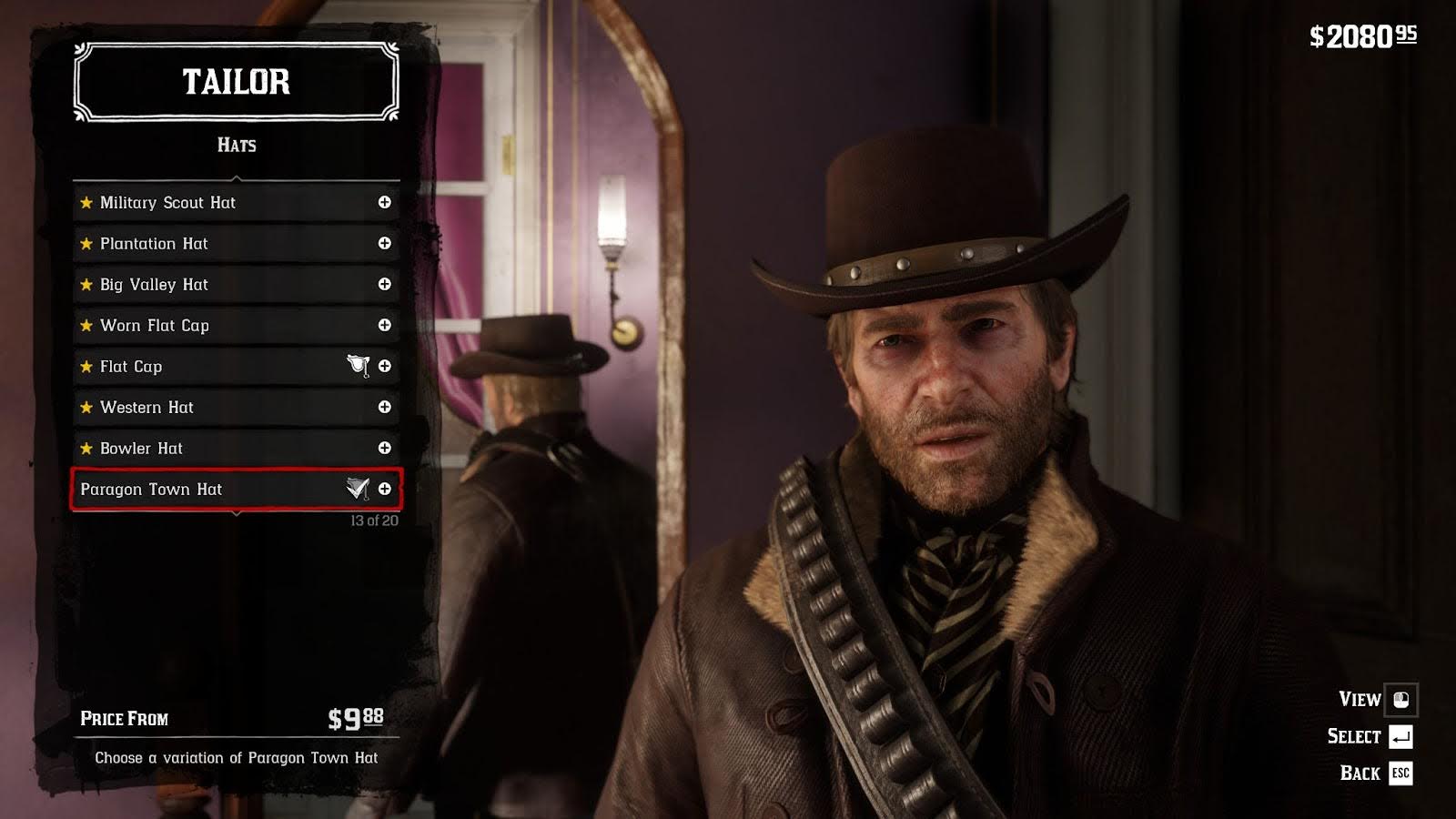Click the plus icon beside Bowler Hat
The width and height of the screenshot is (1456, 819).
pyautogui.click(x=385, y=448)
